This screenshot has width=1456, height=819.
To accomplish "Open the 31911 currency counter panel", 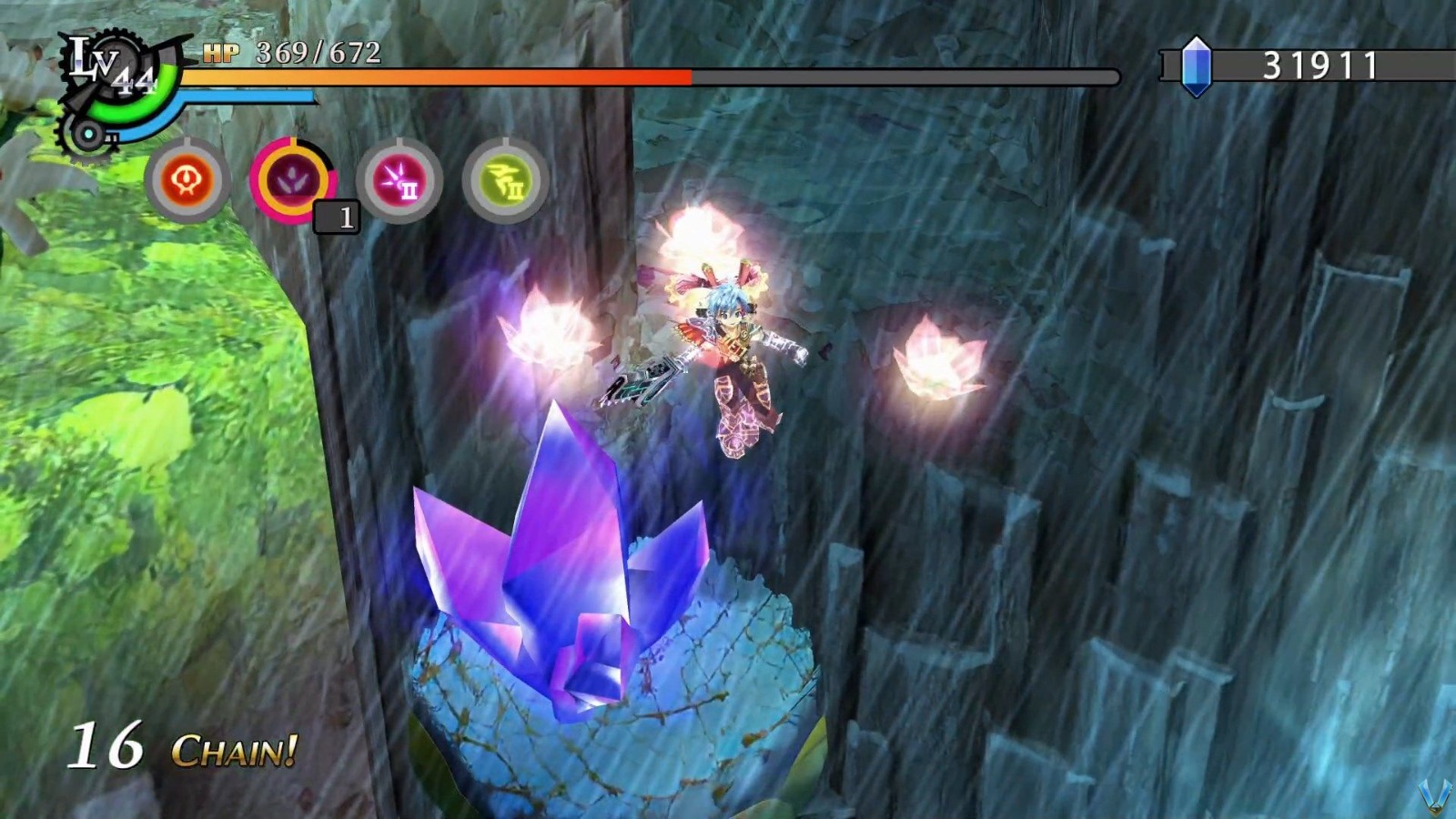I will [1310, 62].
